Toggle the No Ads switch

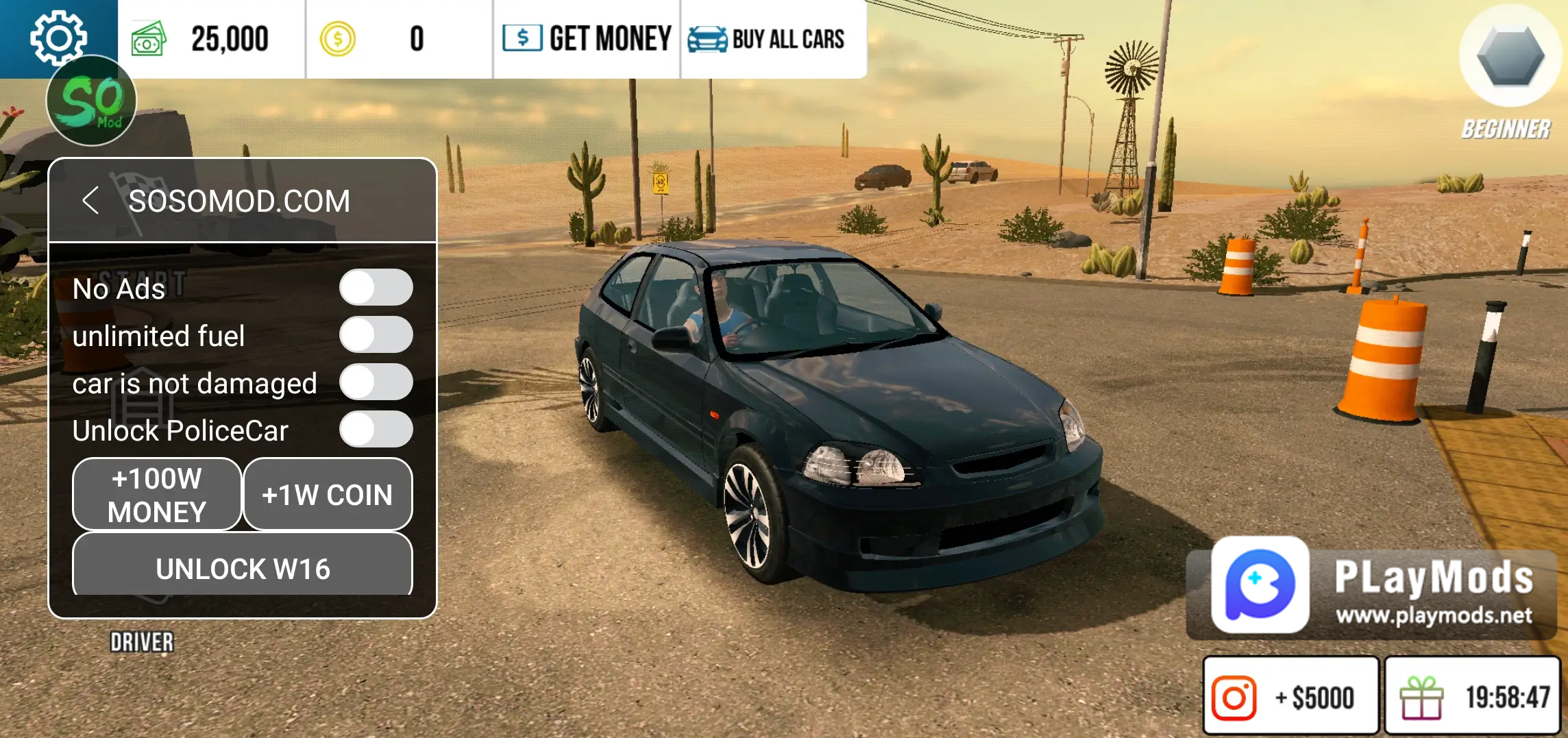point(376,287)
